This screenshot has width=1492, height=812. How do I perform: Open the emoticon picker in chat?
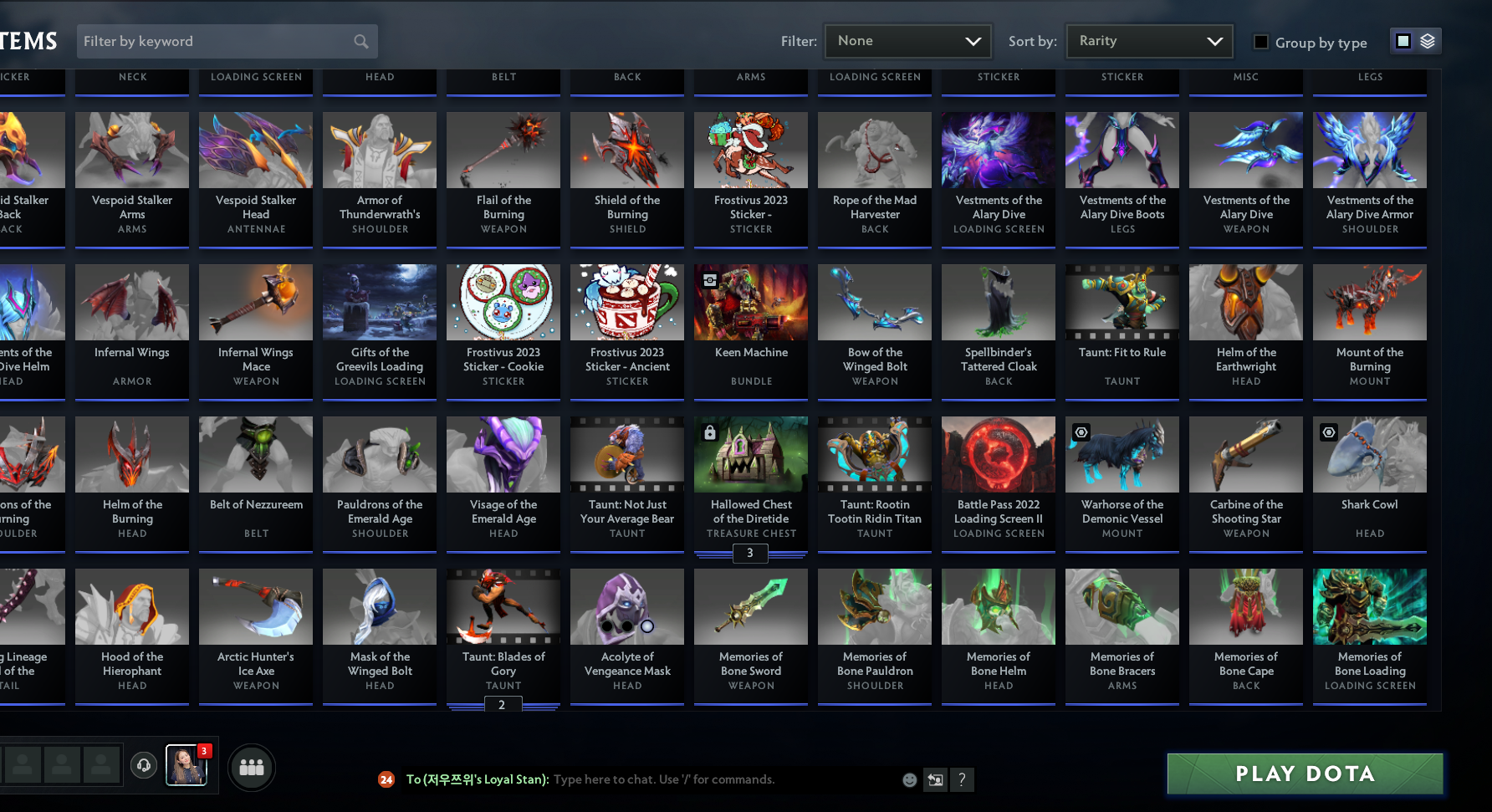pos(909,779)
